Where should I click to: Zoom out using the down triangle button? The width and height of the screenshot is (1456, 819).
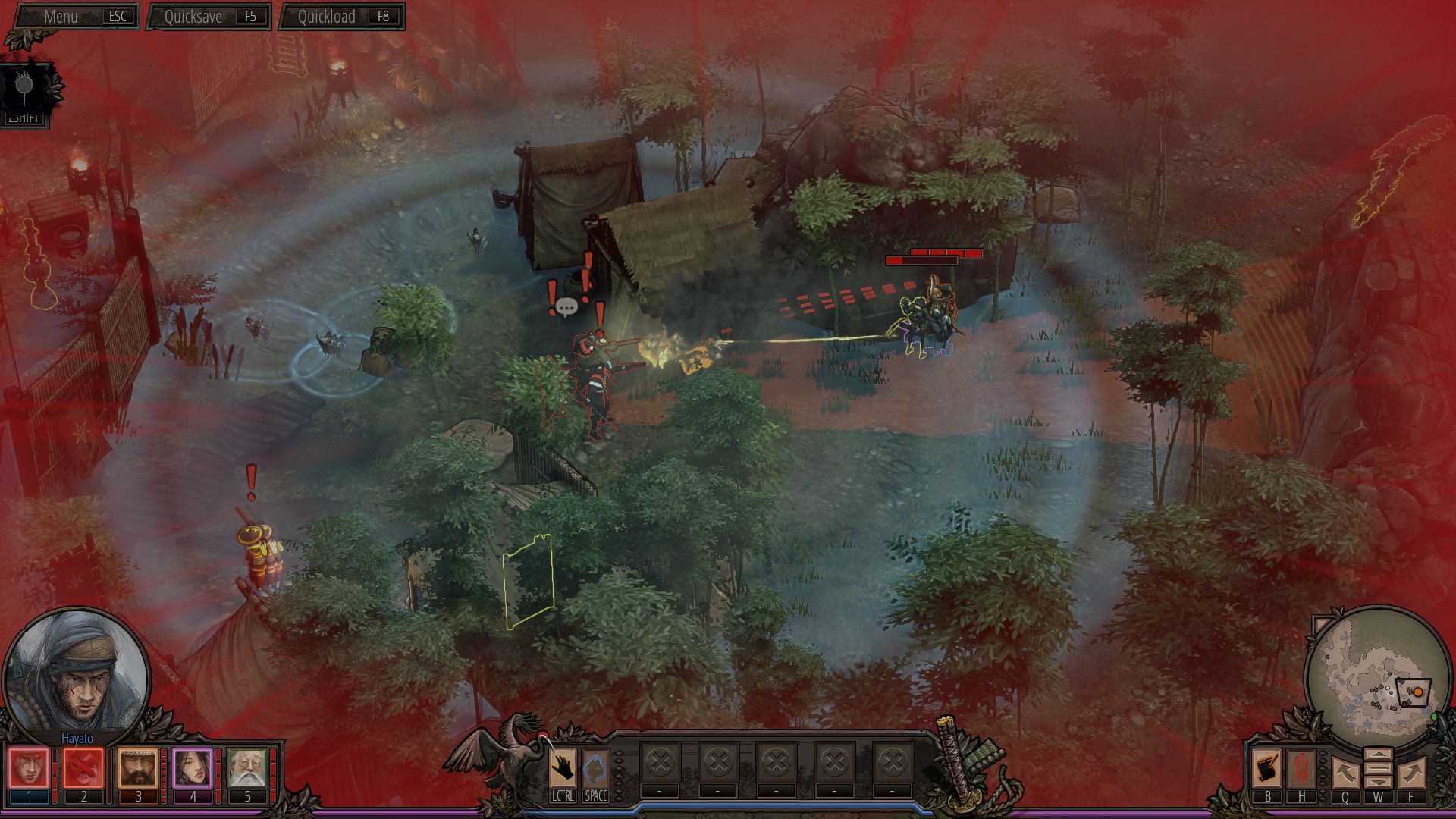pyautogui.click(x=1378, y=781)
